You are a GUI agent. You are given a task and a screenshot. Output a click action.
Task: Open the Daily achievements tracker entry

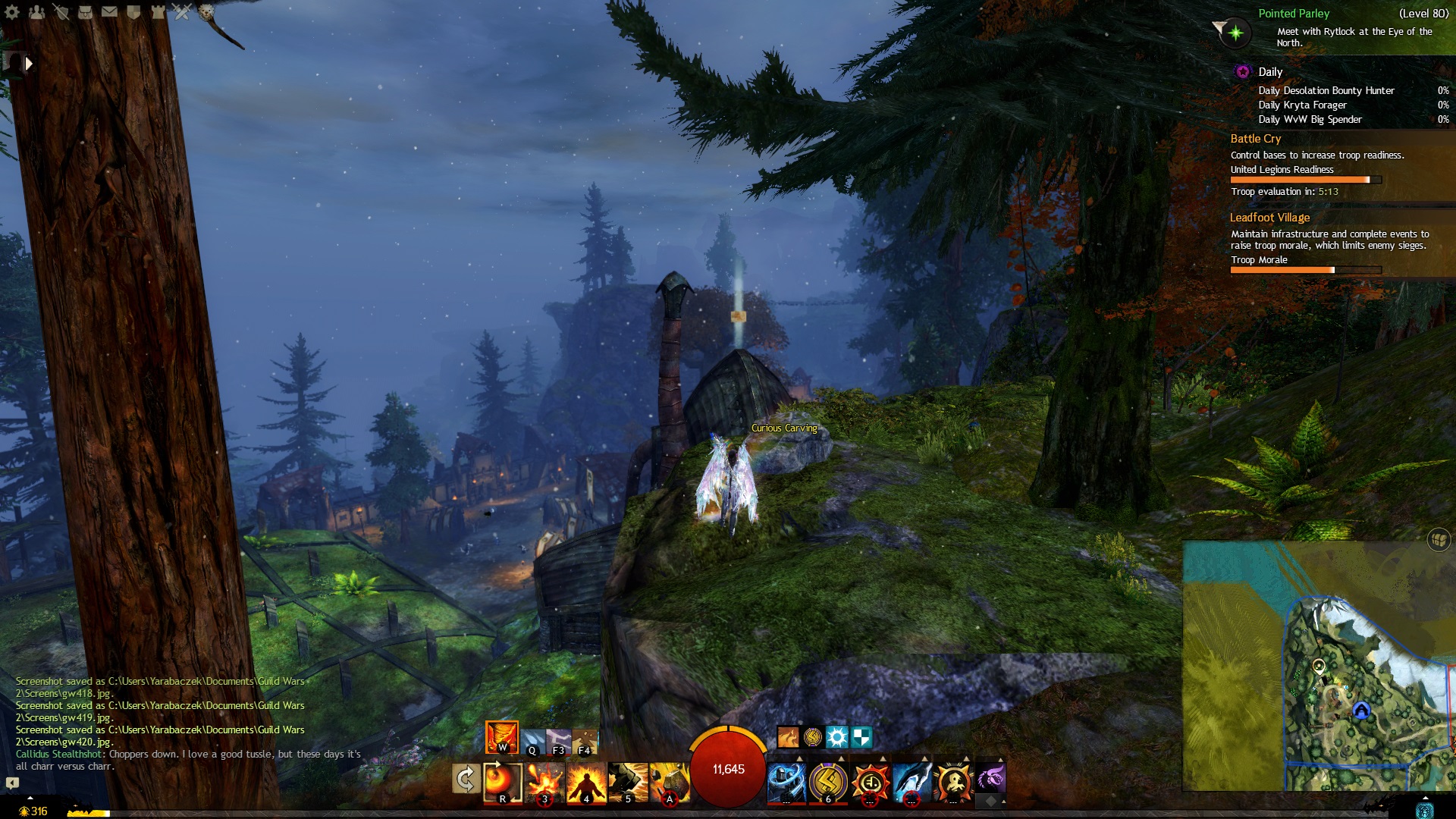click(1270, 72)
